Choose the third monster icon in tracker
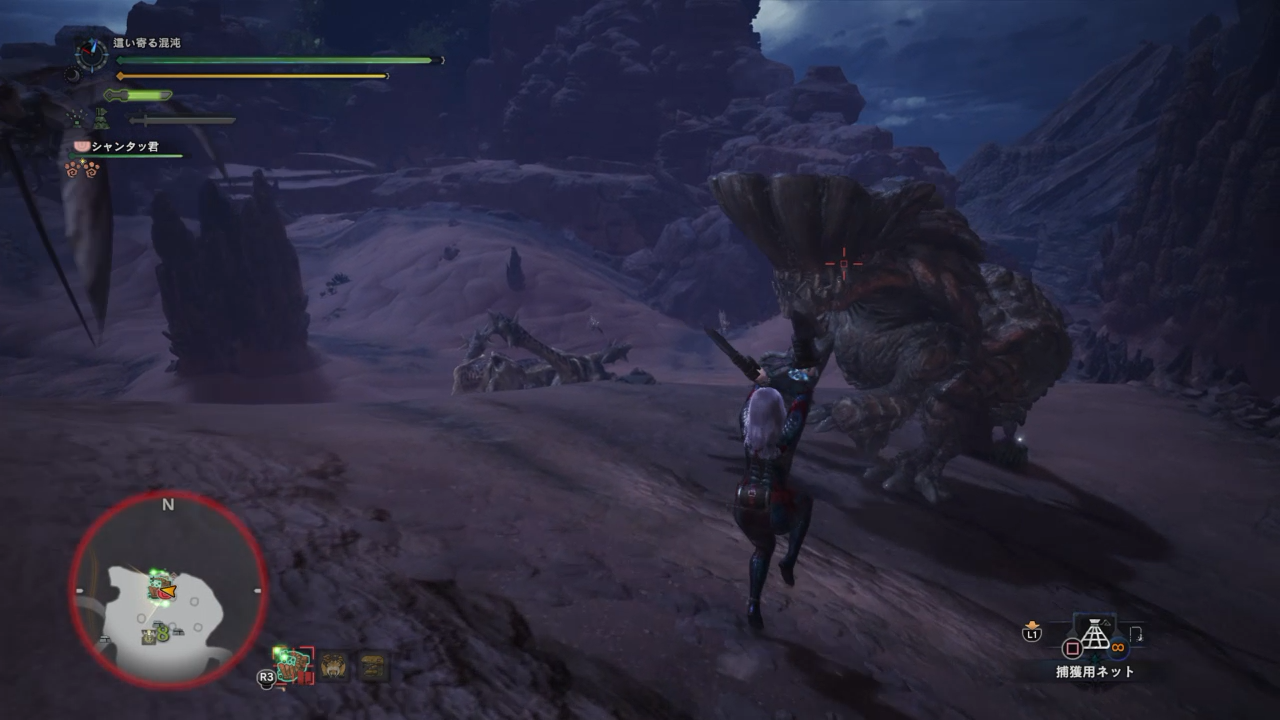1280x720 pixels. [374, 666]
